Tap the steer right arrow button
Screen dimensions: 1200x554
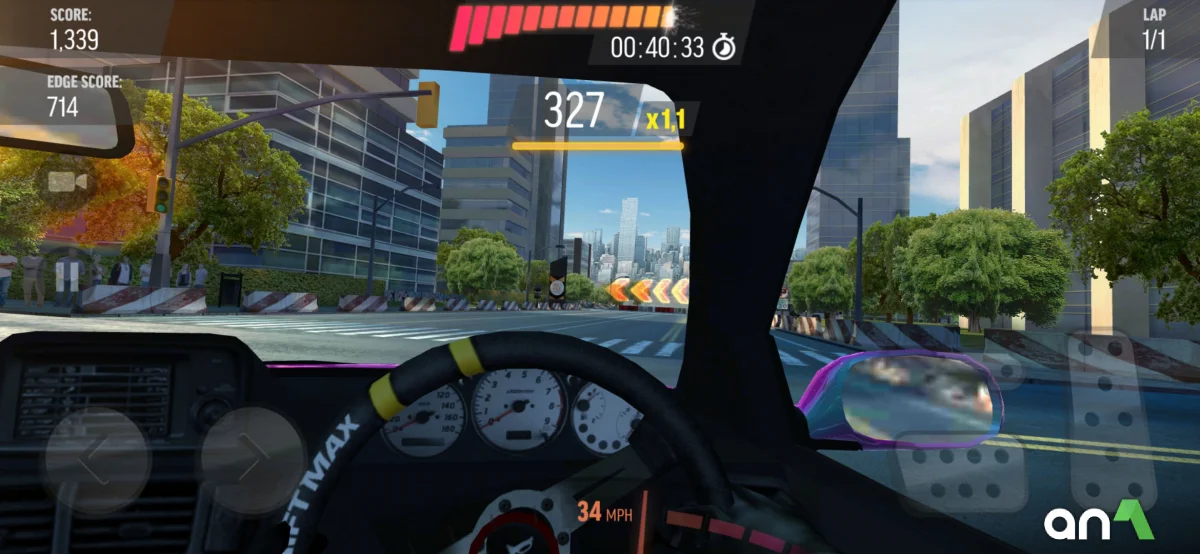[x=251, y=459]
